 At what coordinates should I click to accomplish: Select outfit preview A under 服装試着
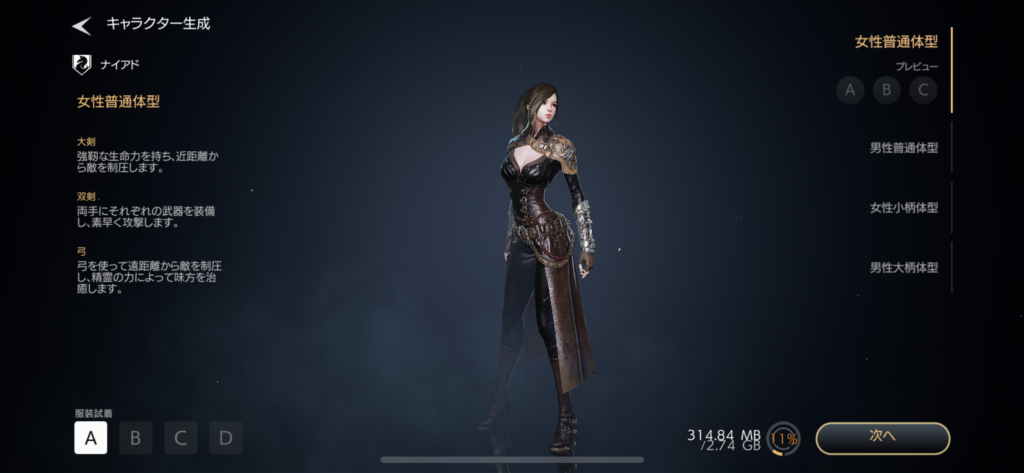pos(90,437)
